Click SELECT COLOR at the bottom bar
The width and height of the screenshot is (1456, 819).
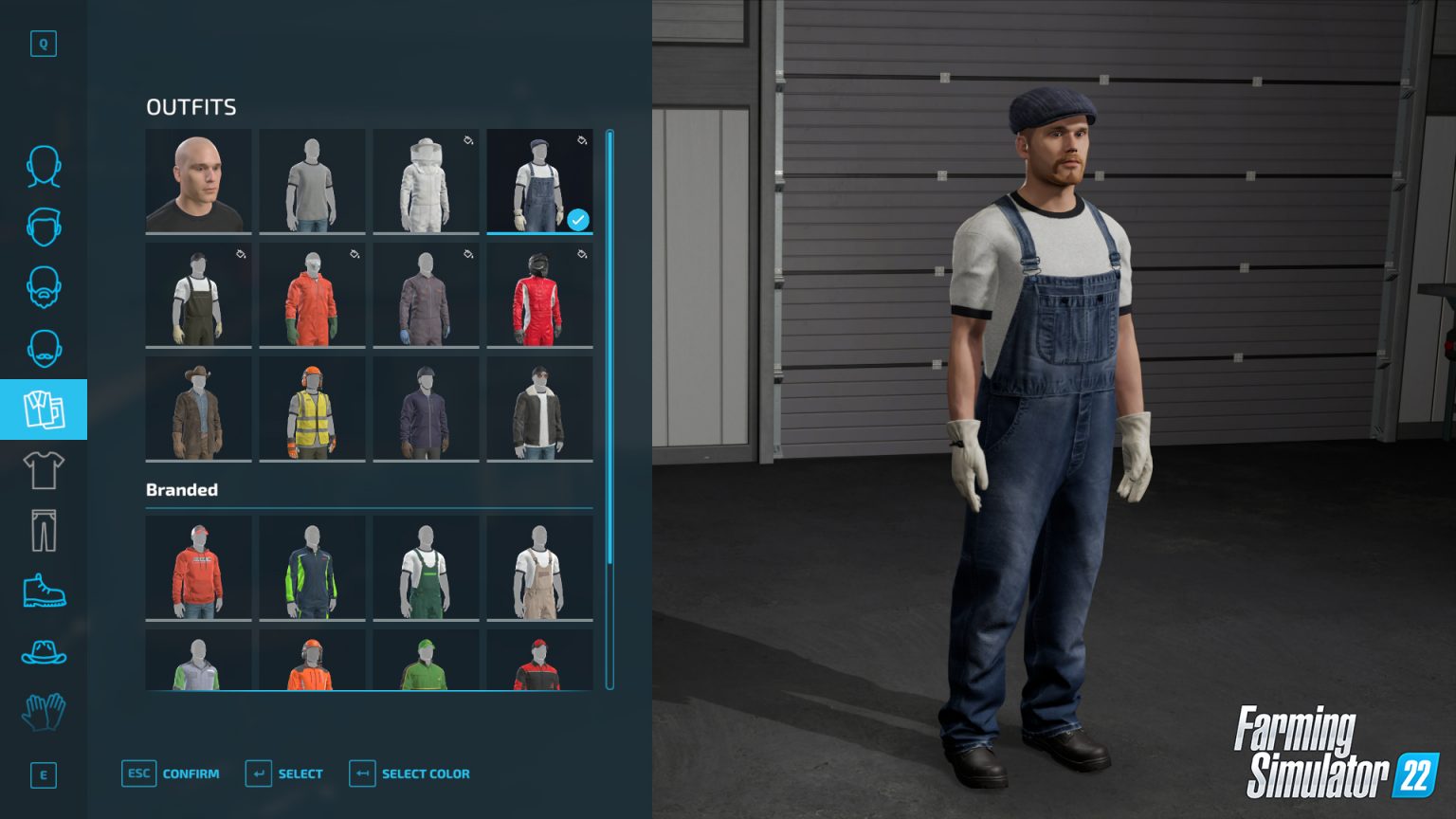[424, 773]
